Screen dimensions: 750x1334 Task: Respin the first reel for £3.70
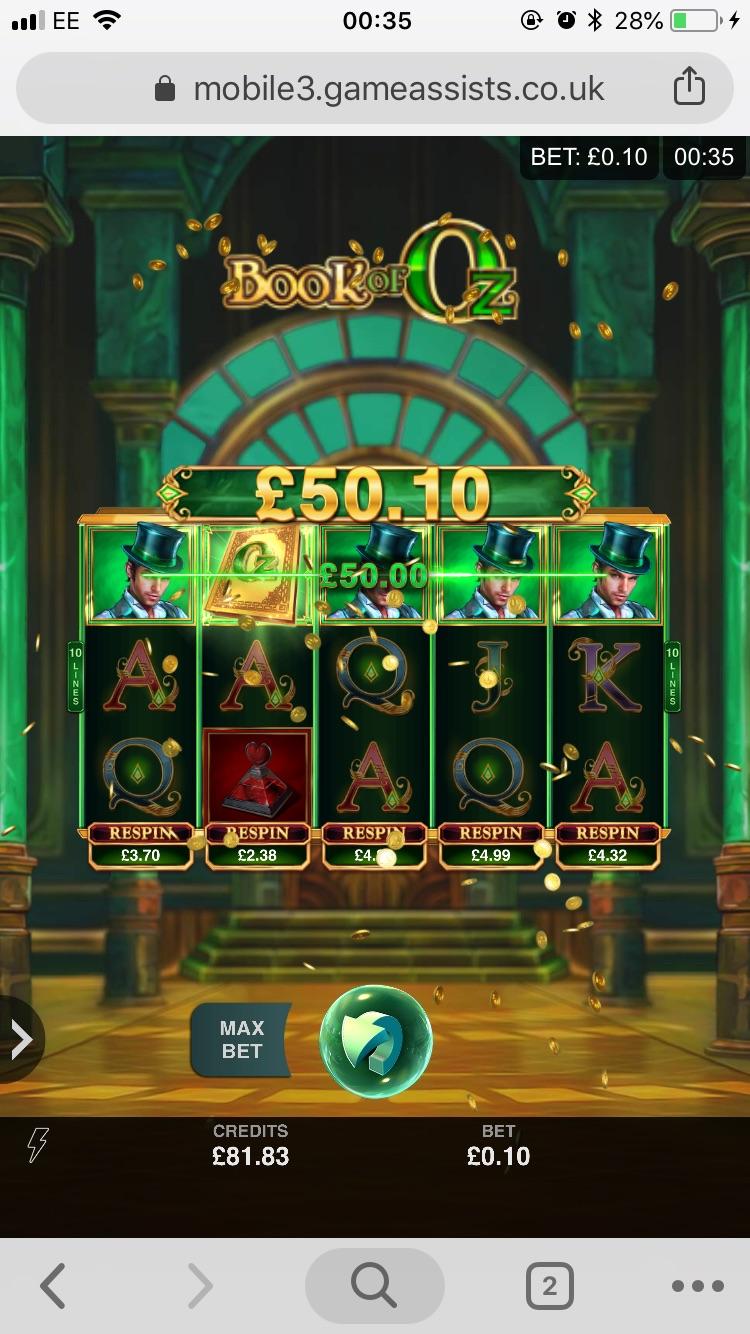141,845
